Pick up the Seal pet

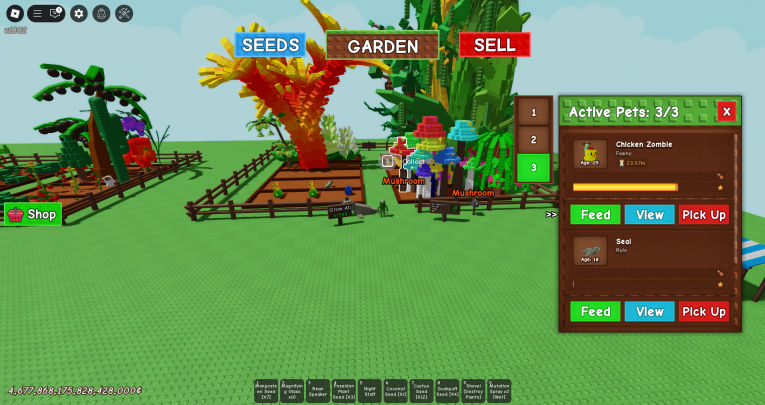pos(704,312)
